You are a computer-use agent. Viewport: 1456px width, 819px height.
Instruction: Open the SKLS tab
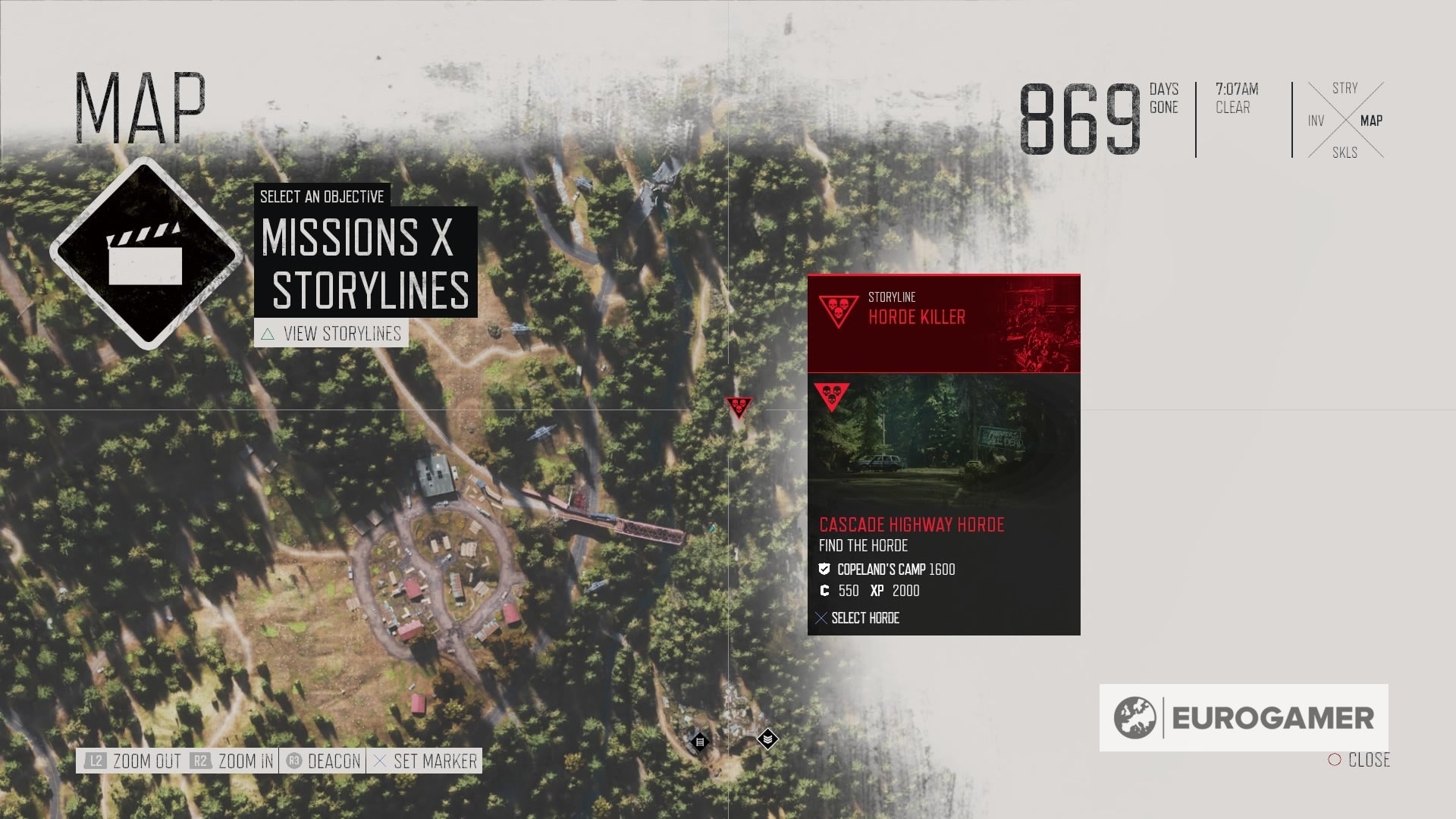pos(1345,152)
